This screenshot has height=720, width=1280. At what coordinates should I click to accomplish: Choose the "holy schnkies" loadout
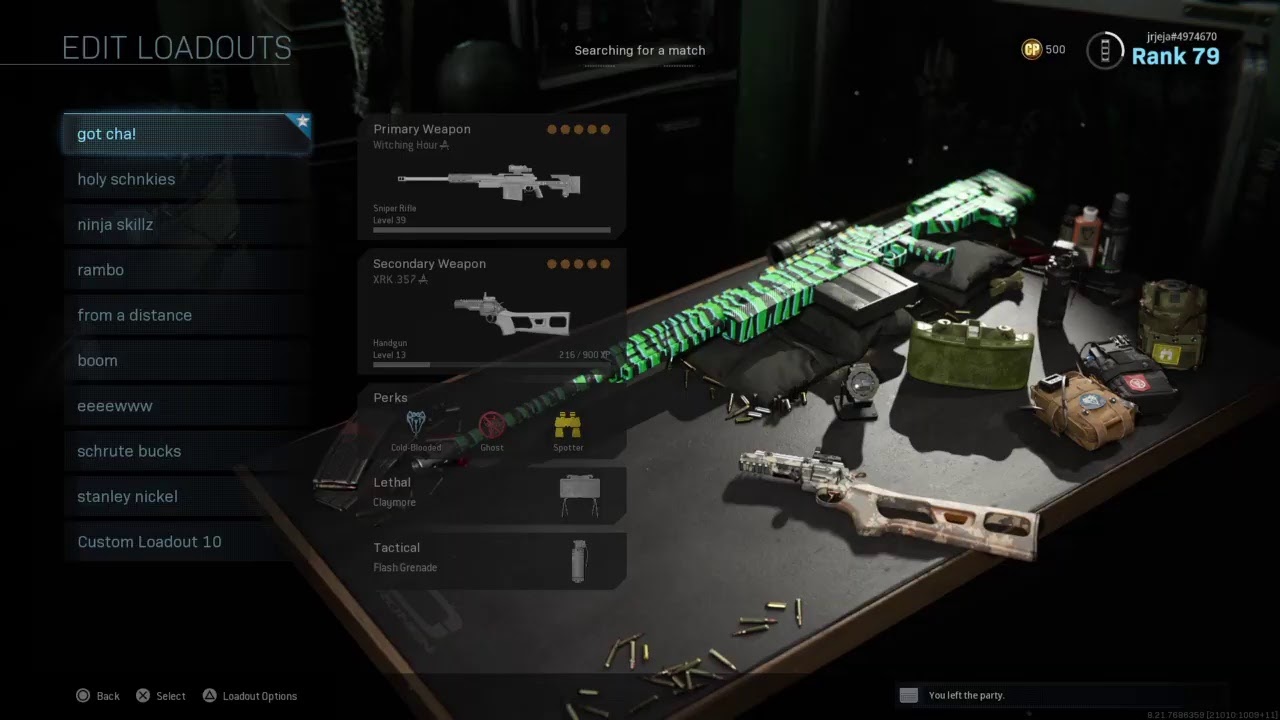(x=187, y=180)
